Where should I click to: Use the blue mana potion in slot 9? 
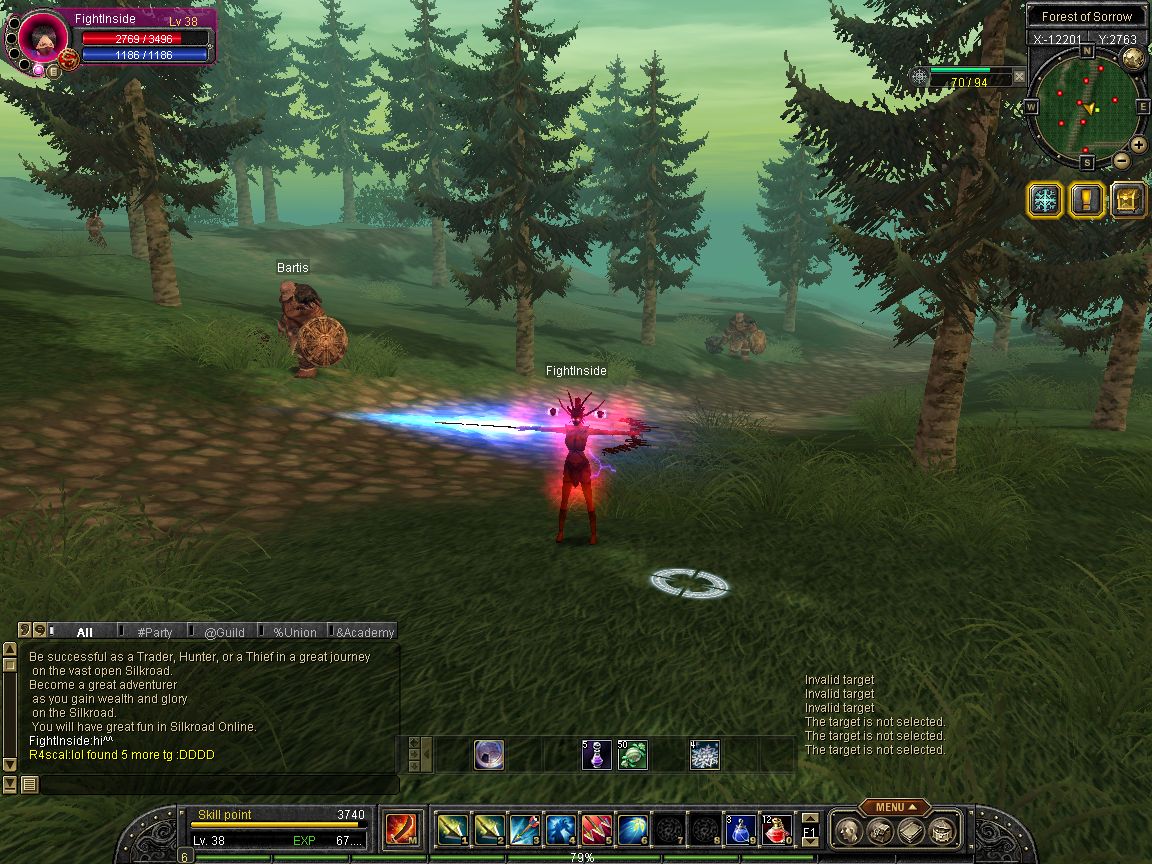pos(741,829)
